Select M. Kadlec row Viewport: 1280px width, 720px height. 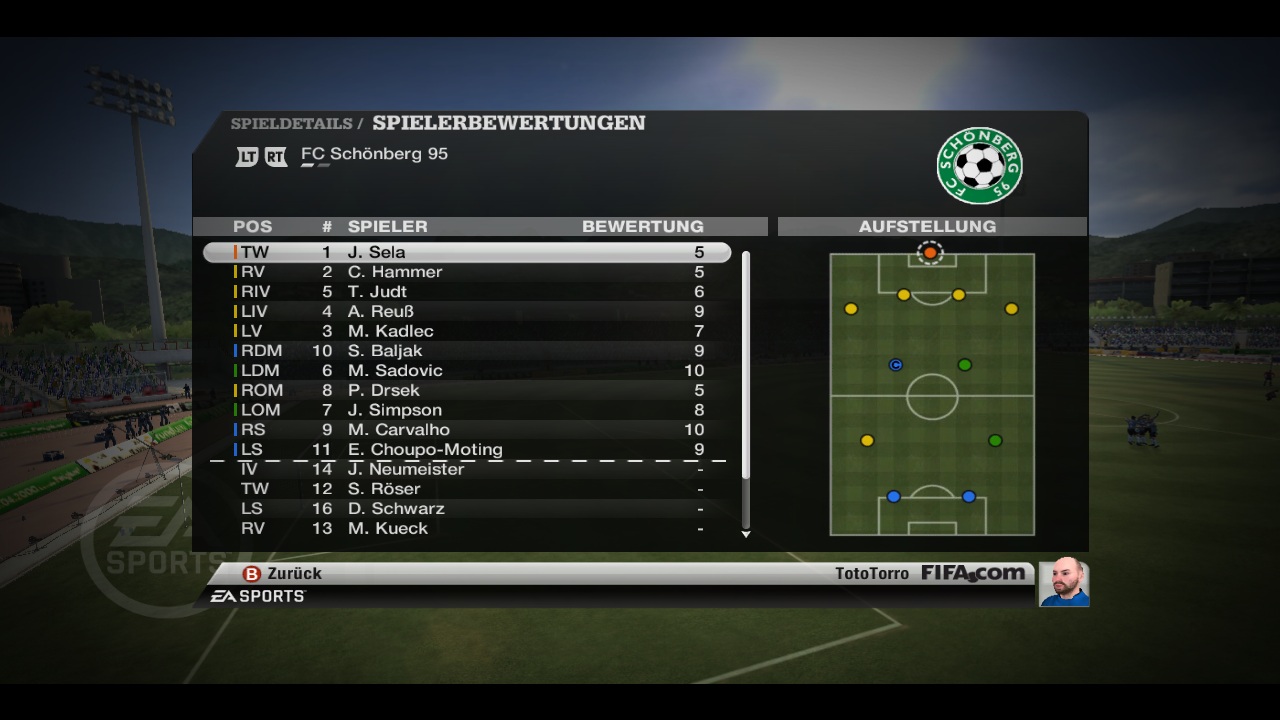(x=467, y=331)
